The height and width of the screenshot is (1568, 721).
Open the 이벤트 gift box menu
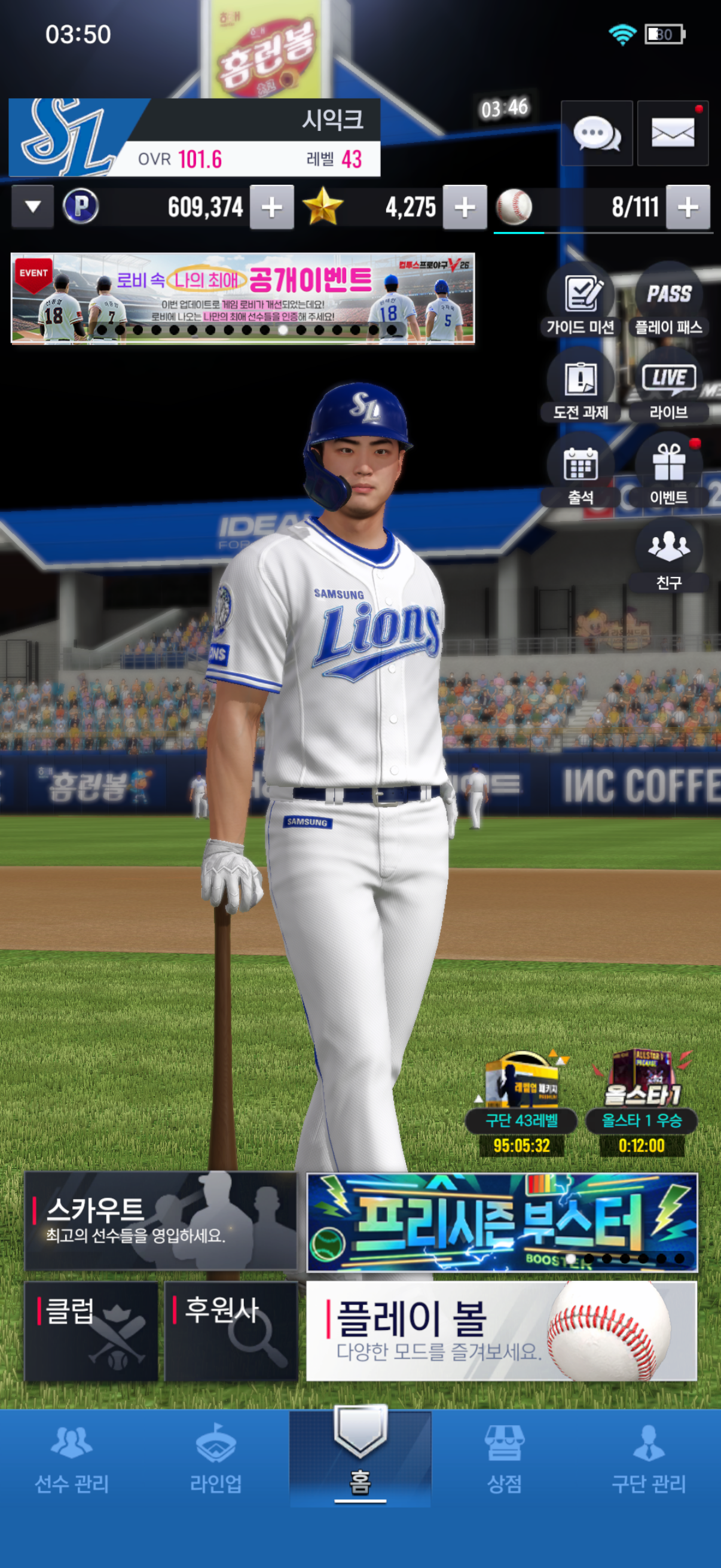point(668,472)
